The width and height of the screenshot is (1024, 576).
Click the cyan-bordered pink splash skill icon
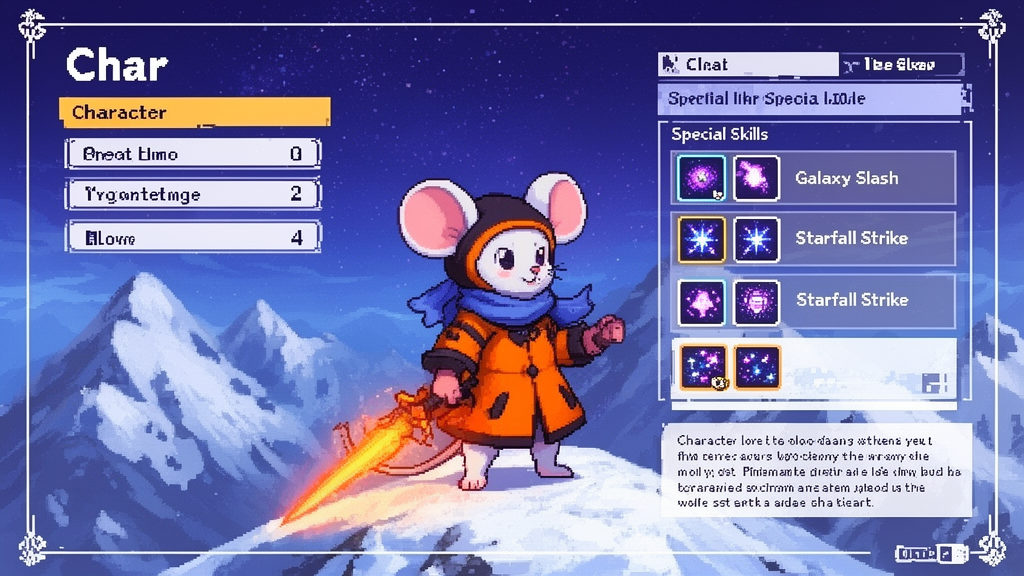701,301
